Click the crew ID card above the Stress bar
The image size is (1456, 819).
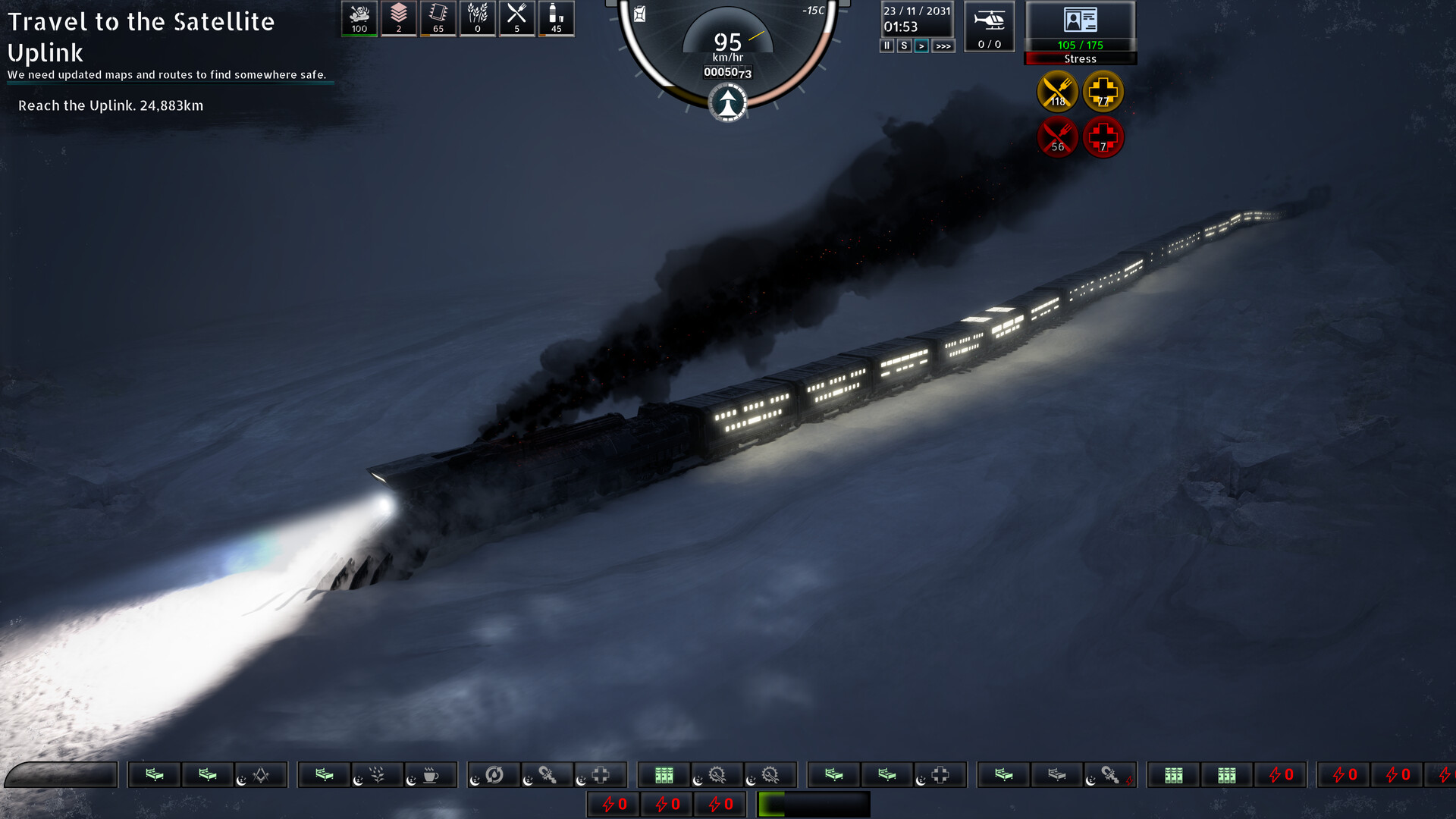coord(1080,19)
